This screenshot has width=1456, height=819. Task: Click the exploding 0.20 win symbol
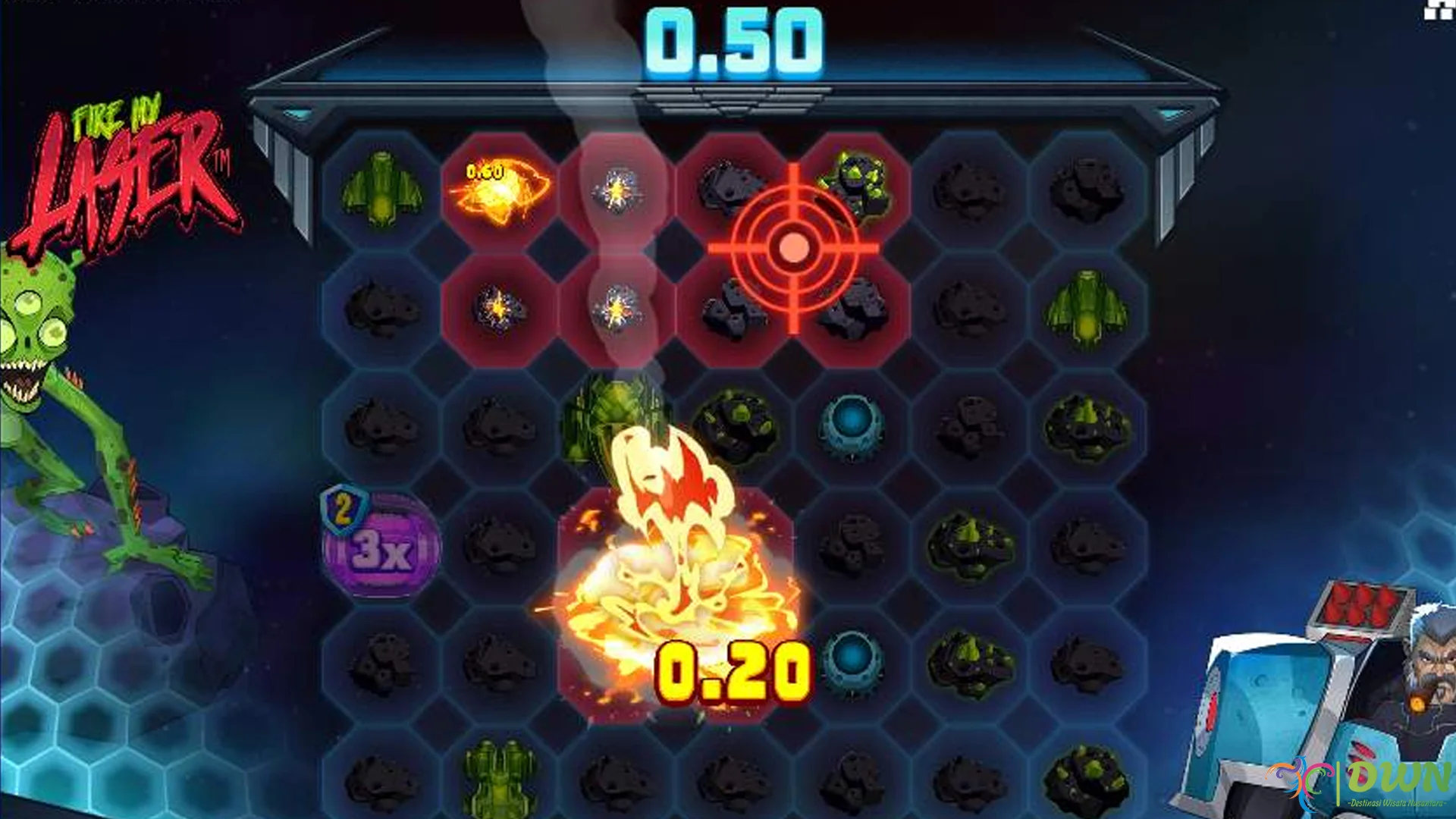click(679, 599)
